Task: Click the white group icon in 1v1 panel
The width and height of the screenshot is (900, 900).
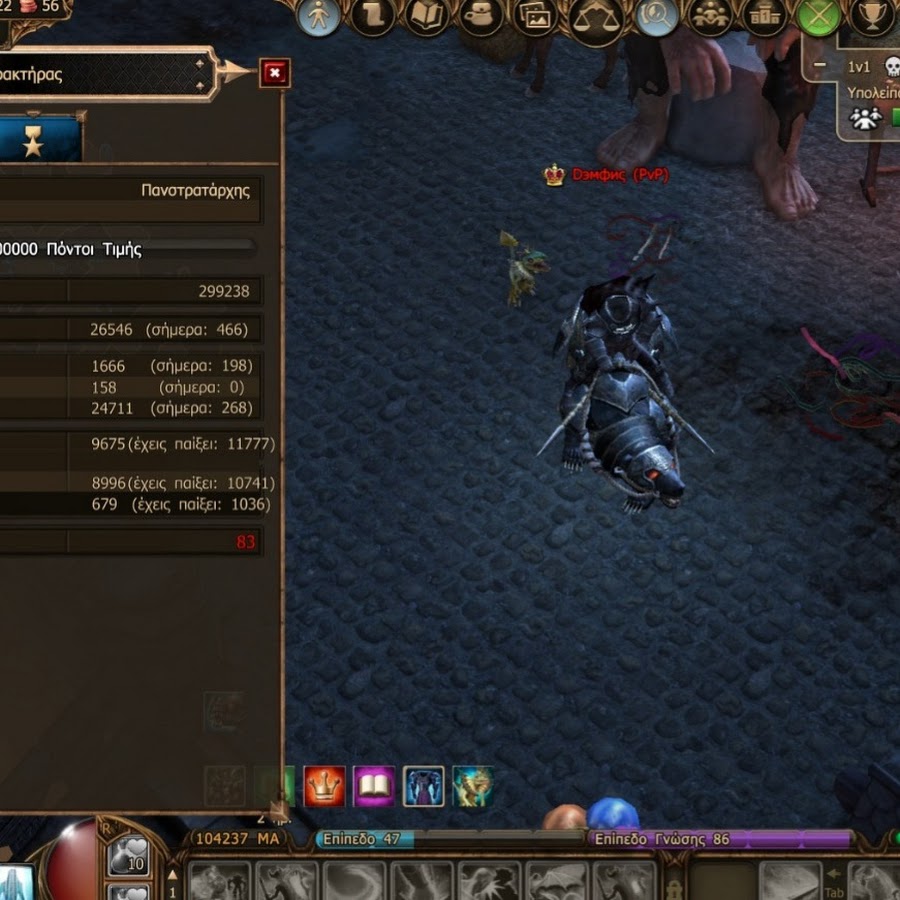Action: pos(865,118)
